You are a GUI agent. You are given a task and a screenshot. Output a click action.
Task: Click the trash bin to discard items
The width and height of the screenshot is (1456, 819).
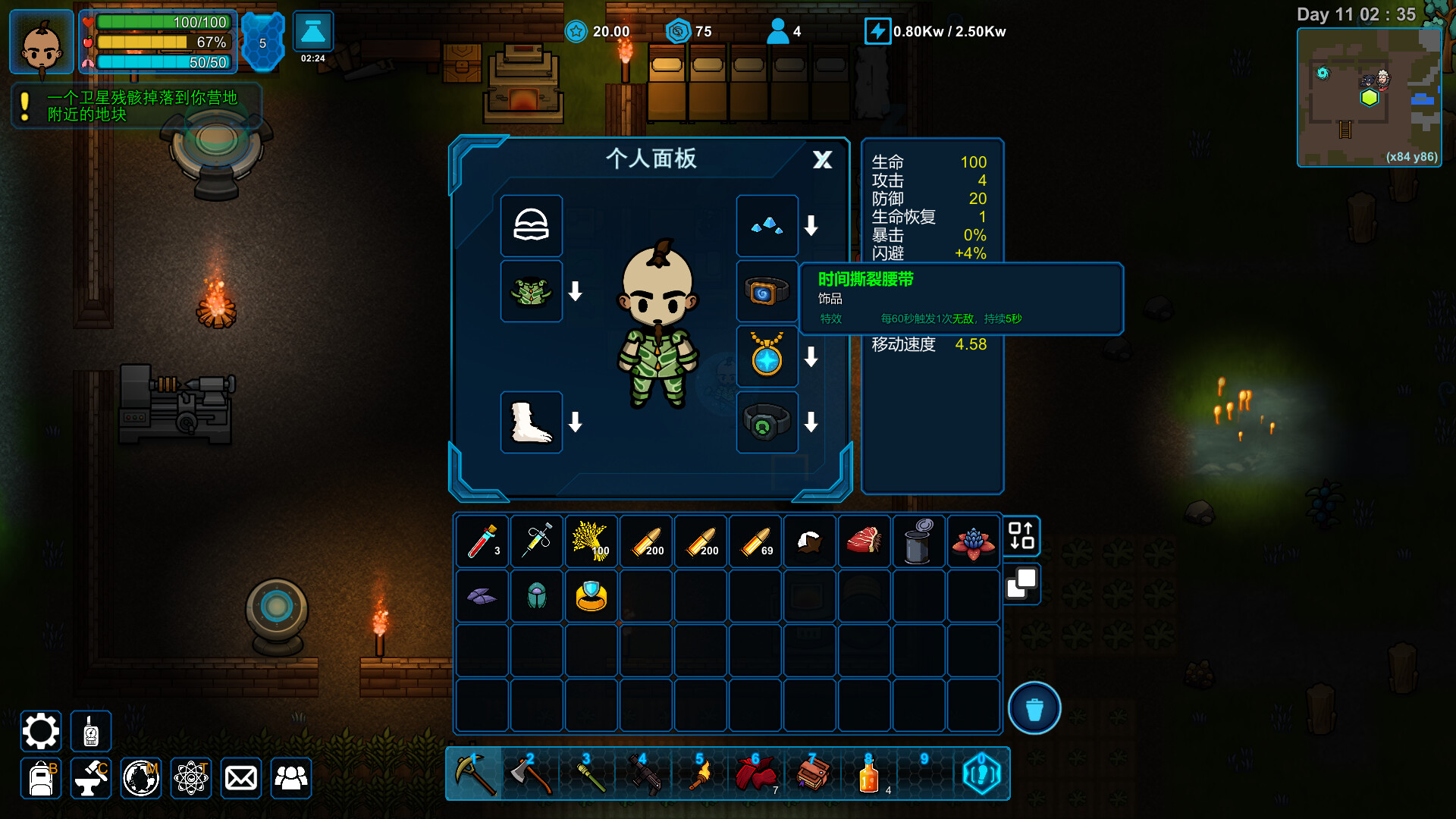click(1034, 707)
